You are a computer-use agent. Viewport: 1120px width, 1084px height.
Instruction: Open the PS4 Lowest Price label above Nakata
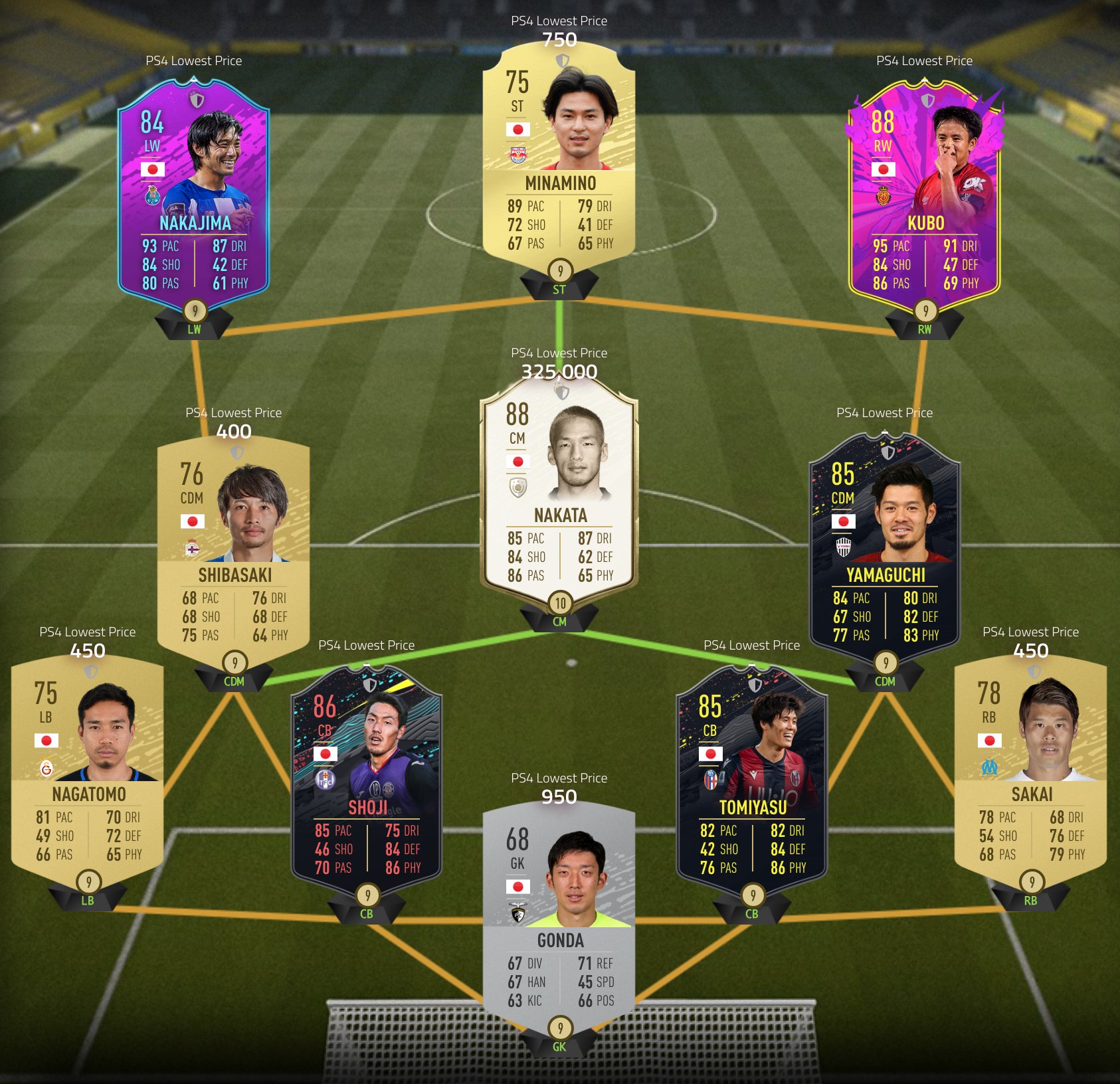[x=560, y=353]
